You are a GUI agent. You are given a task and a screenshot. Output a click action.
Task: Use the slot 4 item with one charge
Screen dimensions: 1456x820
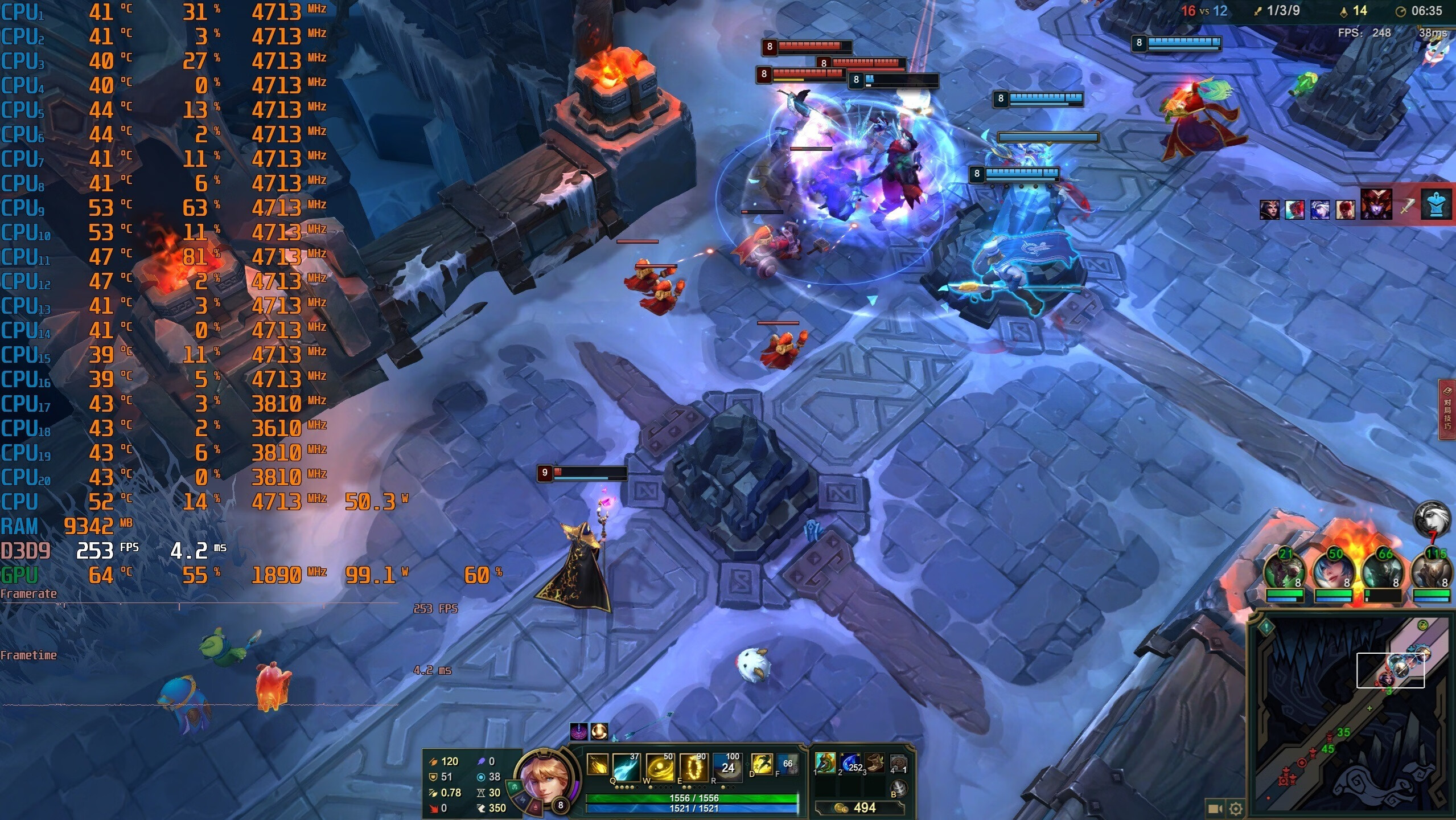coord(898,762)
